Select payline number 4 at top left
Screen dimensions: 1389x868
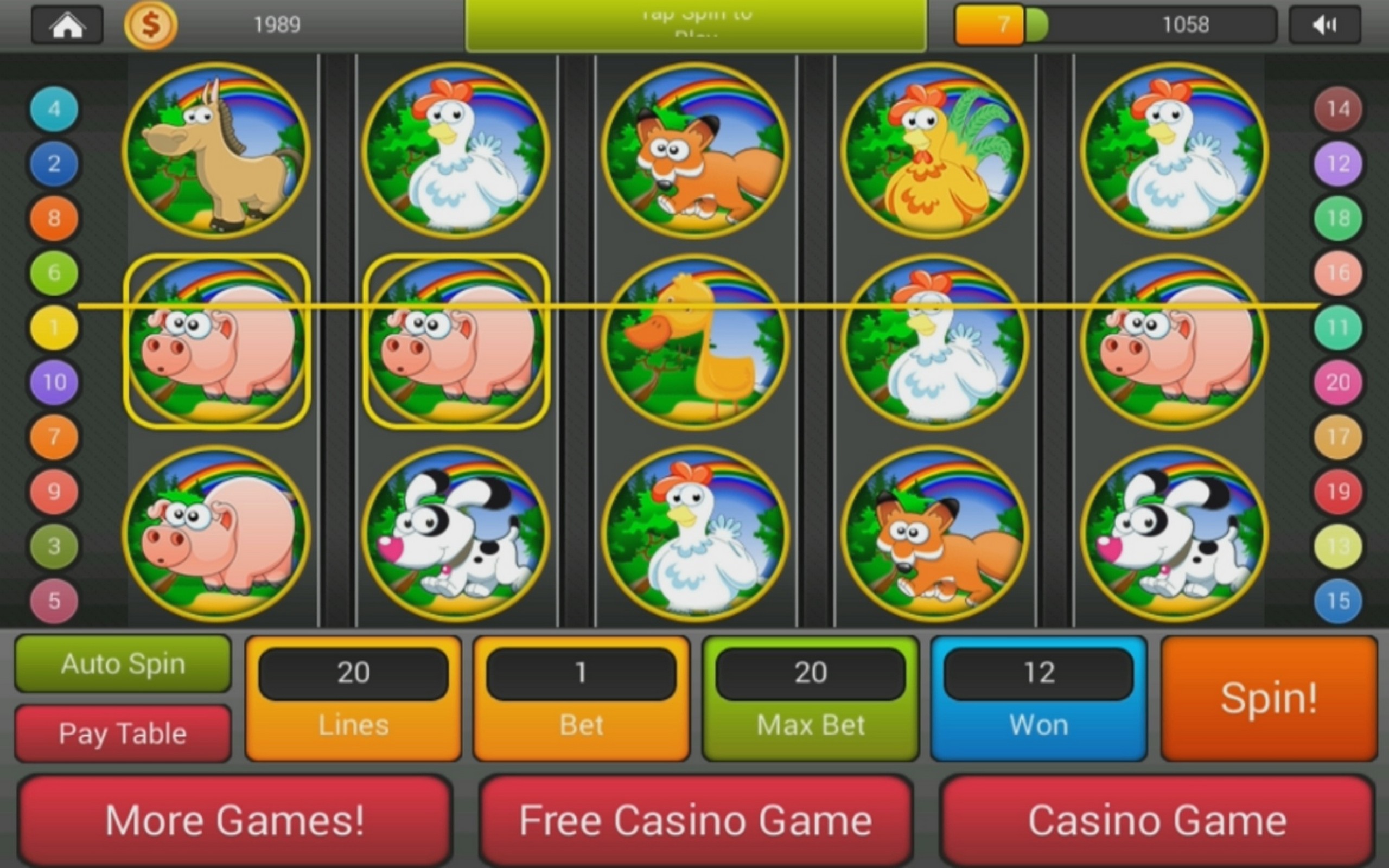53,109
